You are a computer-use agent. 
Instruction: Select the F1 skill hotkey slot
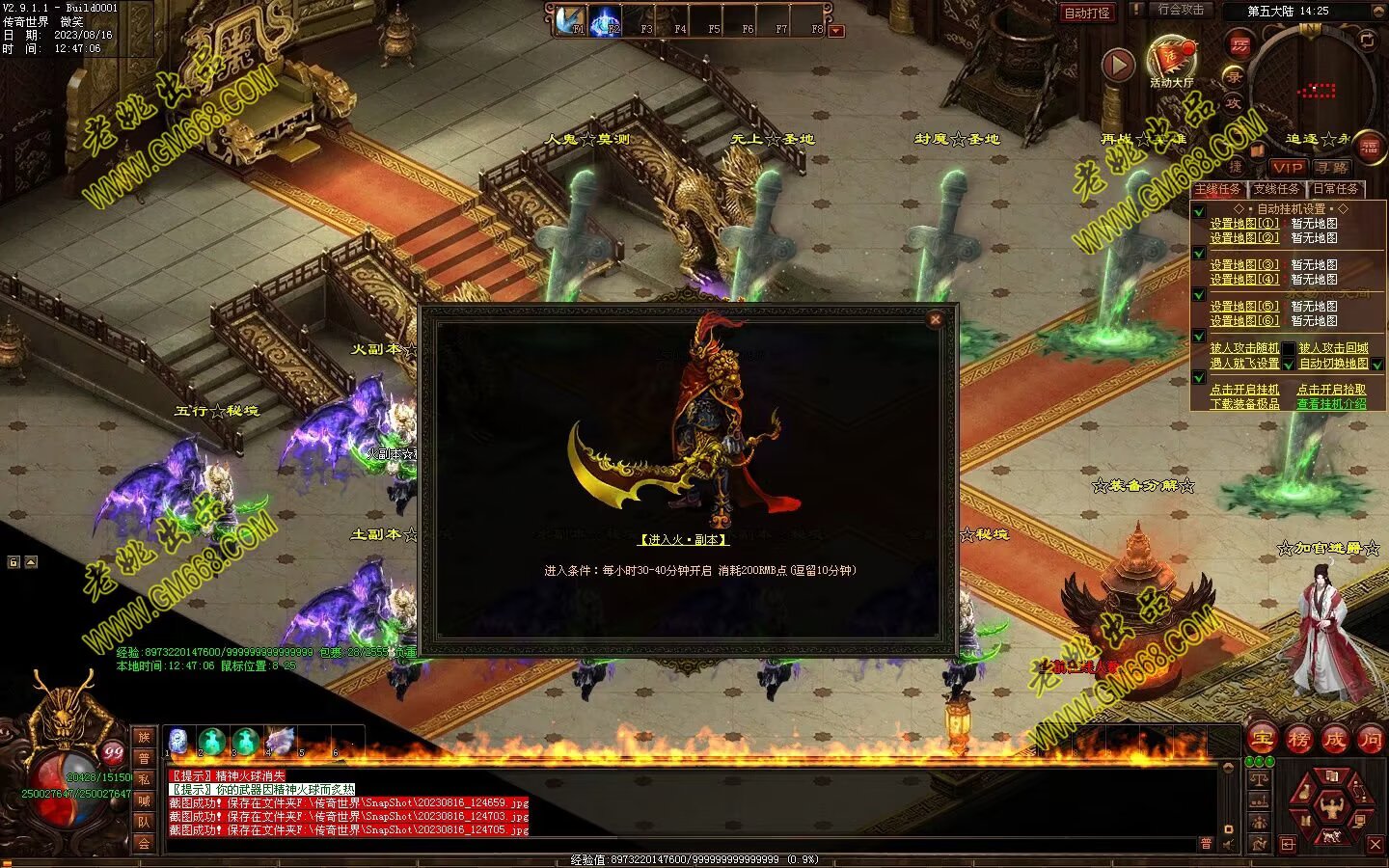point(571,21)
